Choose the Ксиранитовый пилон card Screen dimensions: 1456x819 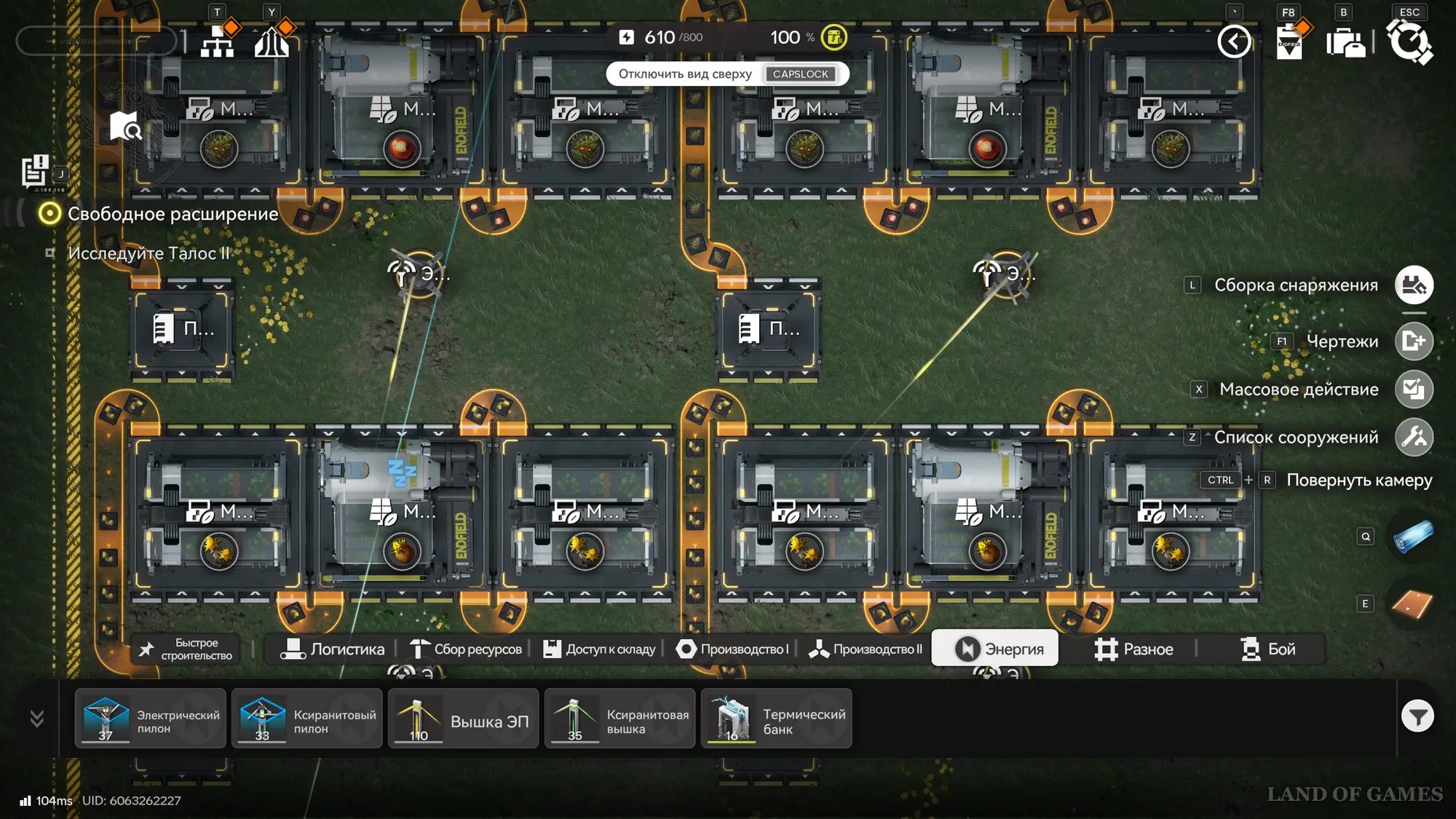click(x=307, y=719)
